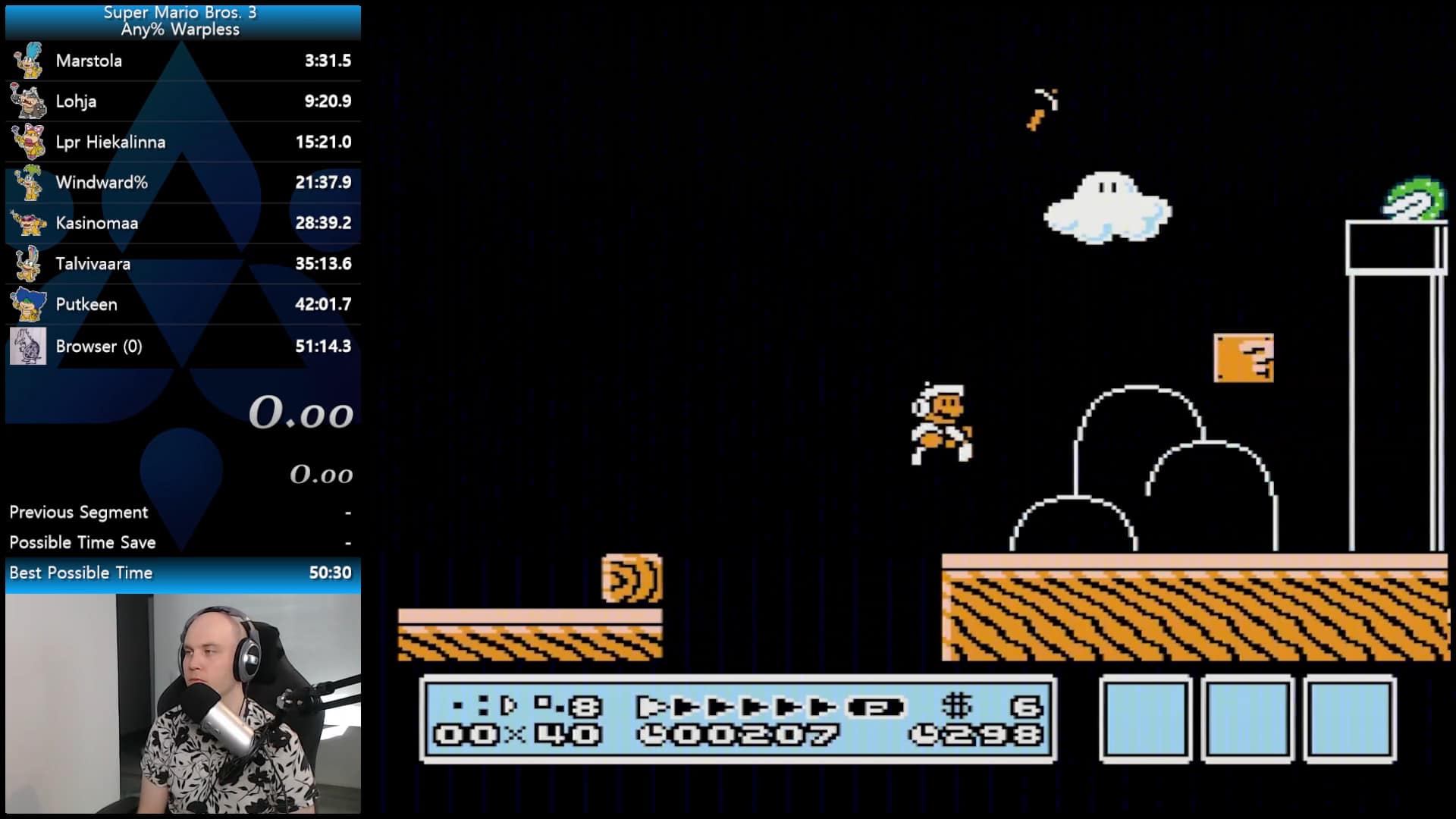Click the Koopaling icon next to Windward%
This screenshot has height=819, width=1456.
point(28,182)
